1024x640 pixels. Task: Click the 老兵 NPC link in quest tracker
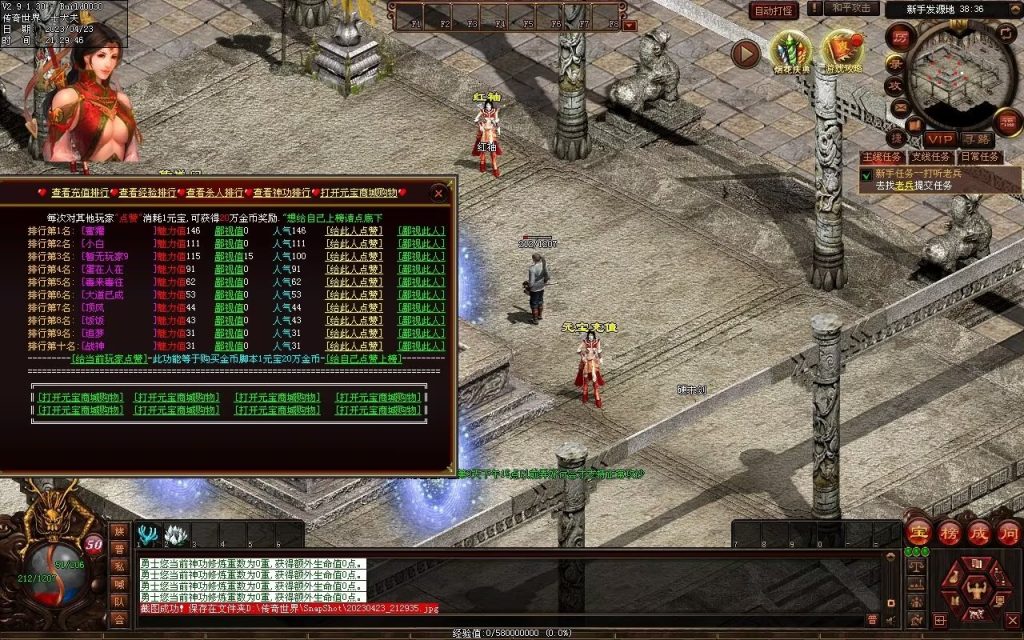[903, 185]
